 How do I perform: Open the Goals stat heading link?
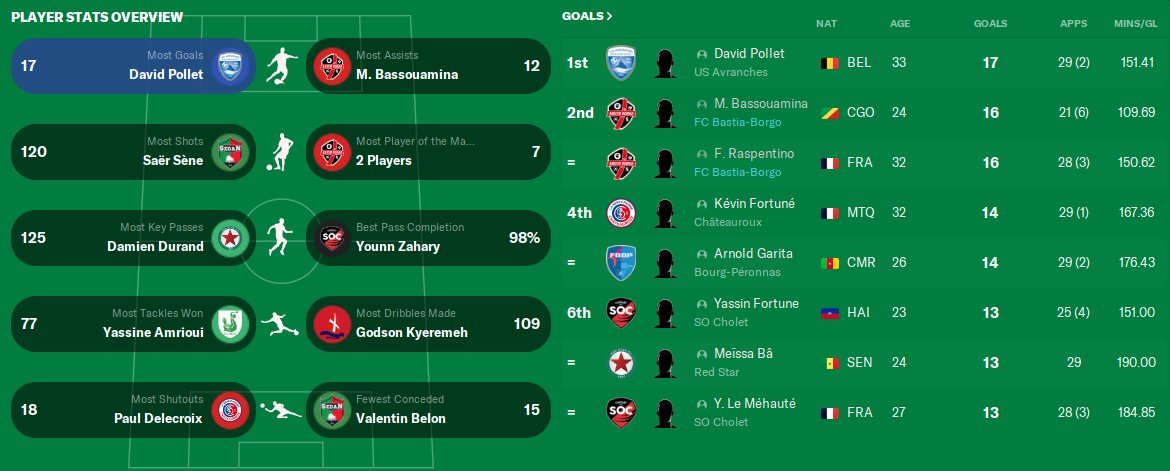pyautogui.click(x=587, y=16)
